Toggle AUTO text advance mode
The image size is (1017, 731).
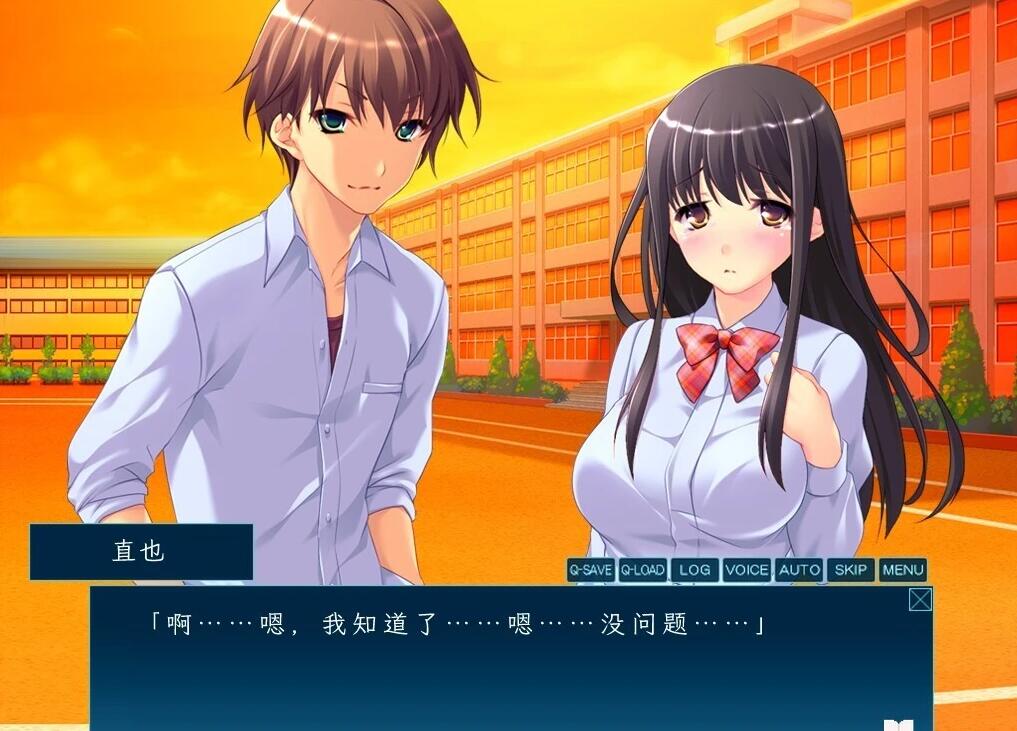coord(799,570)
